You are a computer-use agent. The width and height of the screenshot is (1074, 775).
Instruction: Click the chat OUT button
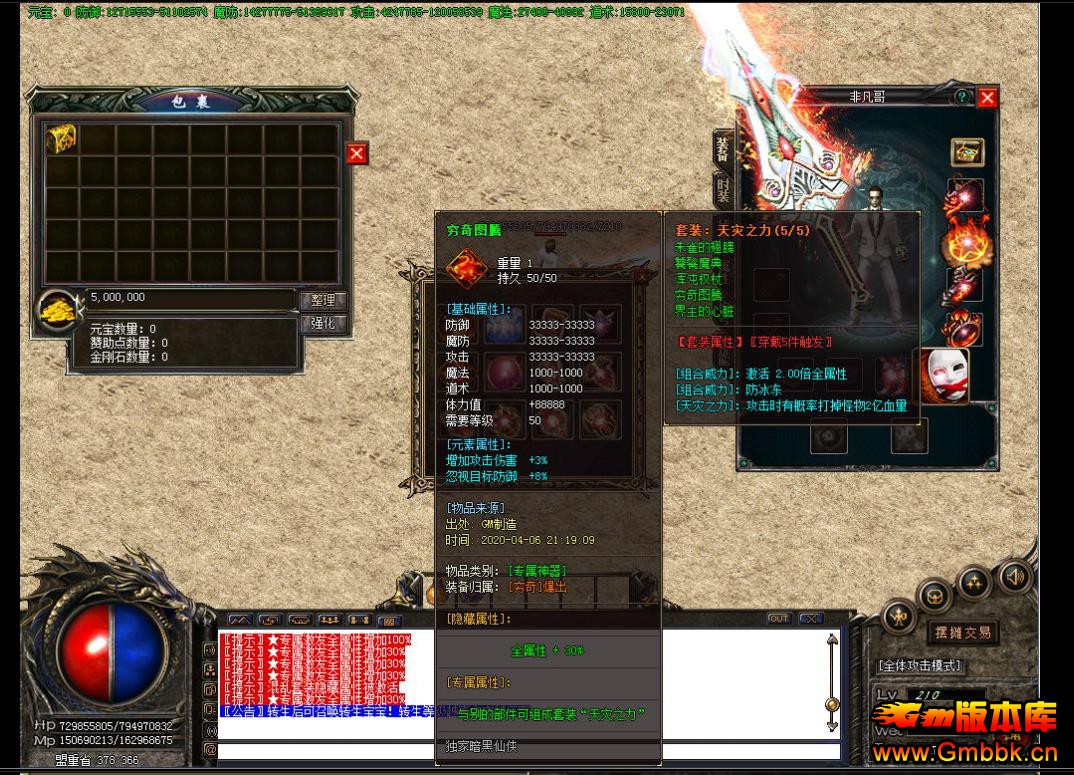tap(779, 619)
